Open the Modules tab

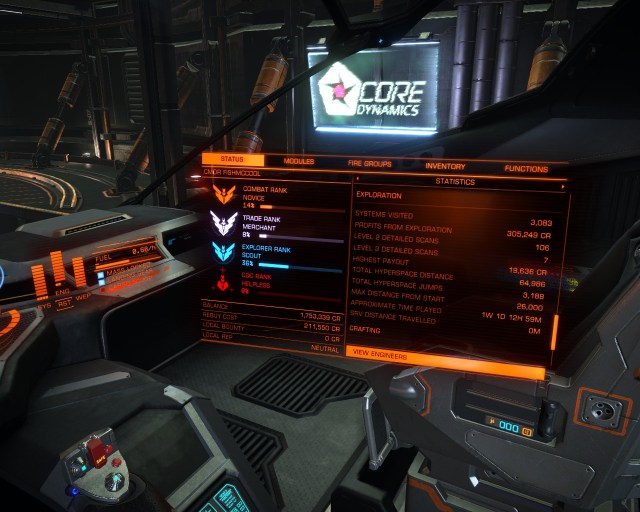click(298, 161)
